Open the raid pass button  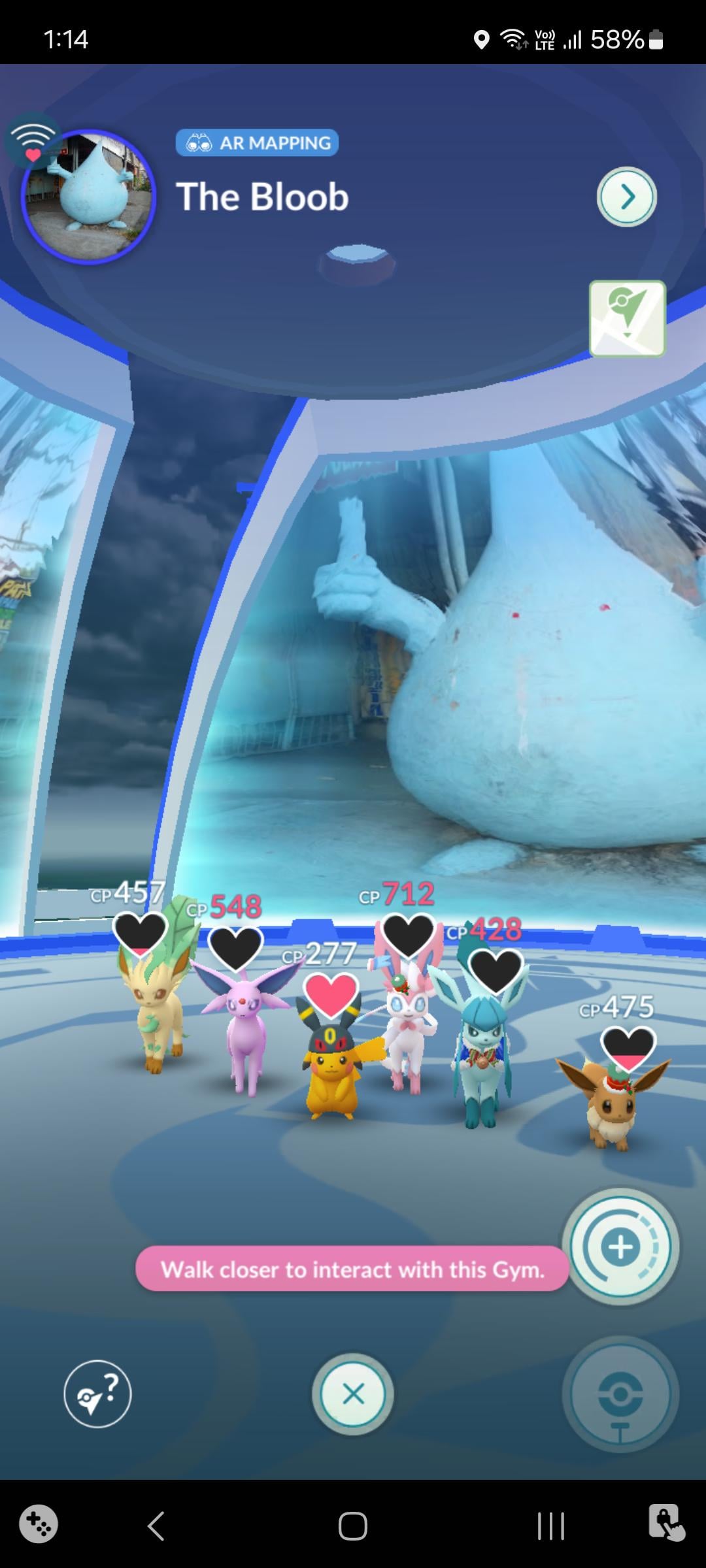[x=620, y=1396]
